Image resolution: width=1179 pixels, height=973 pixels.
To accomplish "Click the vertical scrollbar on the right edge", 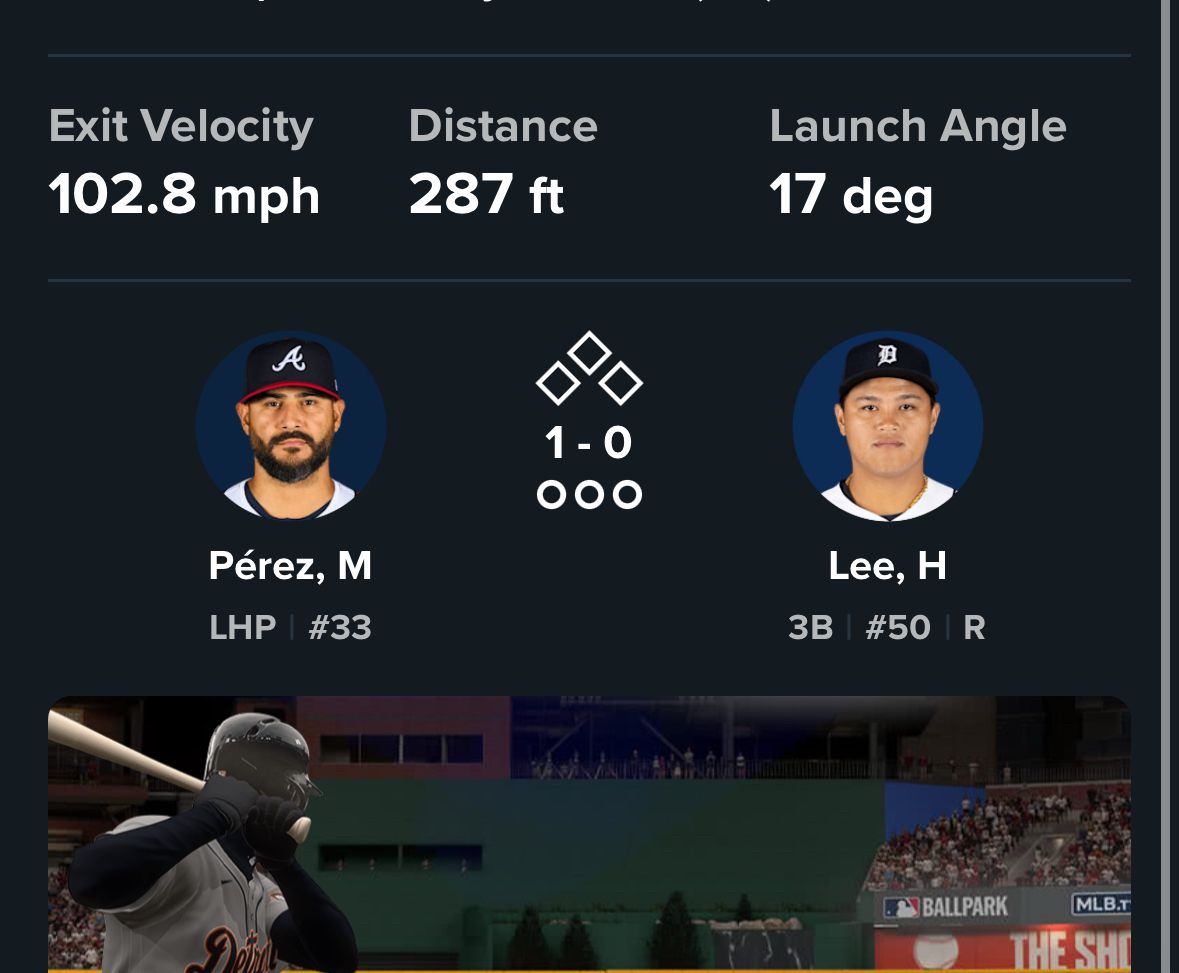I will (1166, 486).
